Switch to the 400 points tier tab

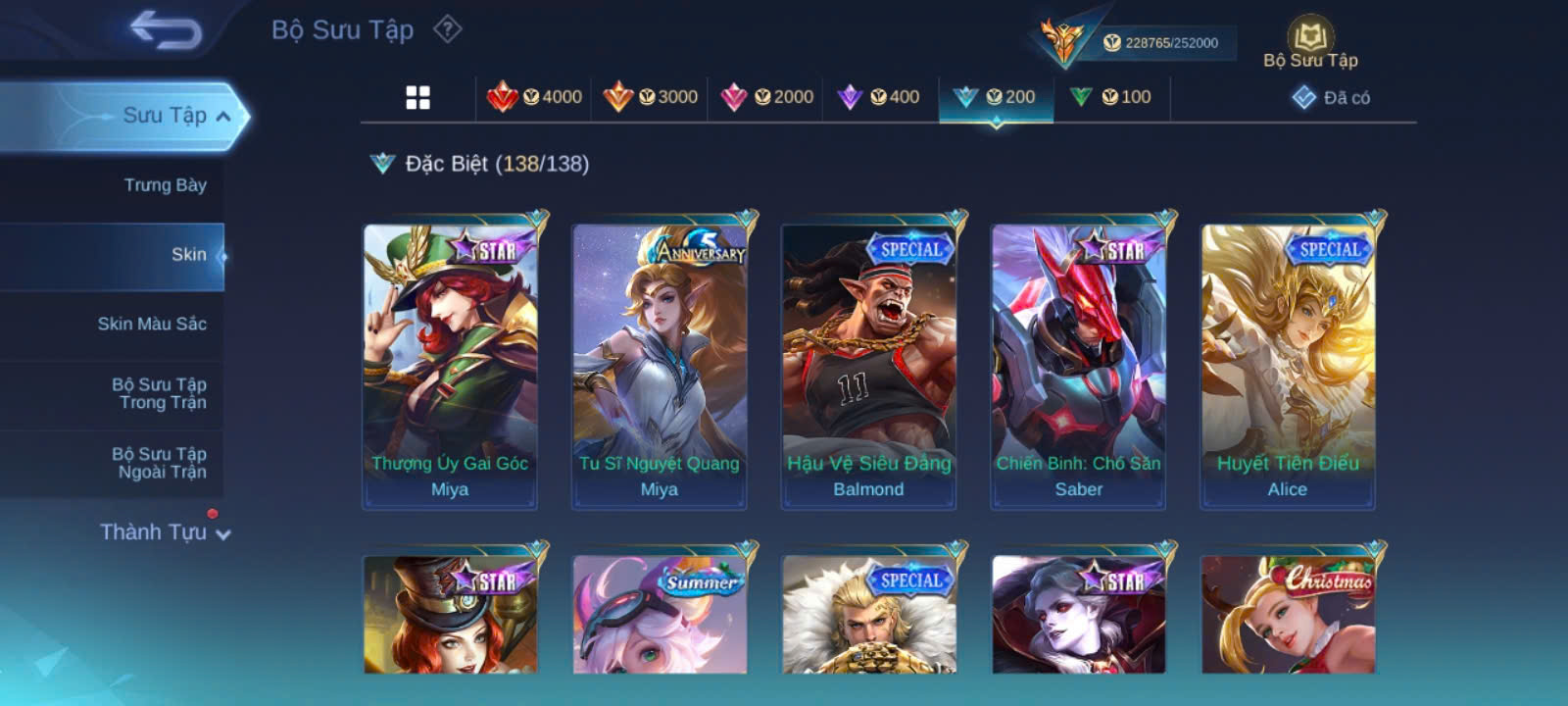879,97
